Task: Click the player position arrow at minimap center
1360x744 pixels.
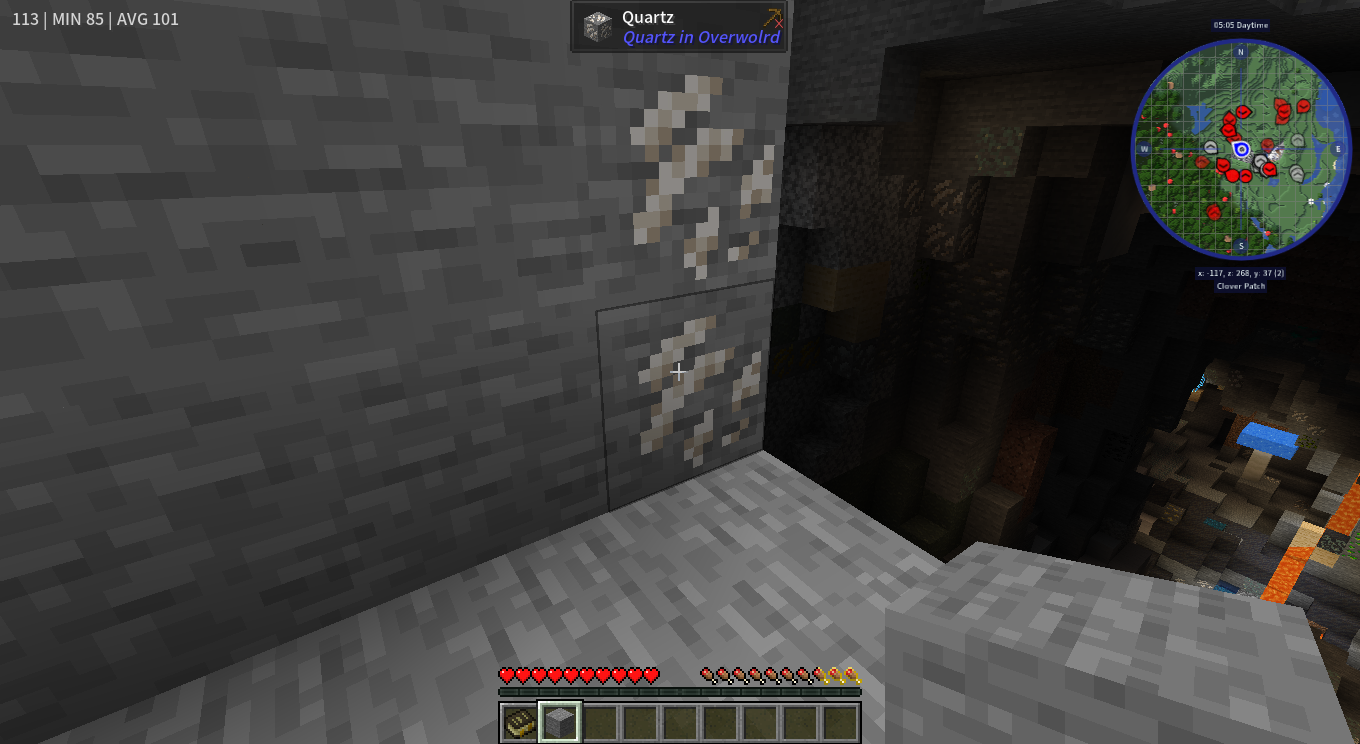Action: [x=1242, y=149]
